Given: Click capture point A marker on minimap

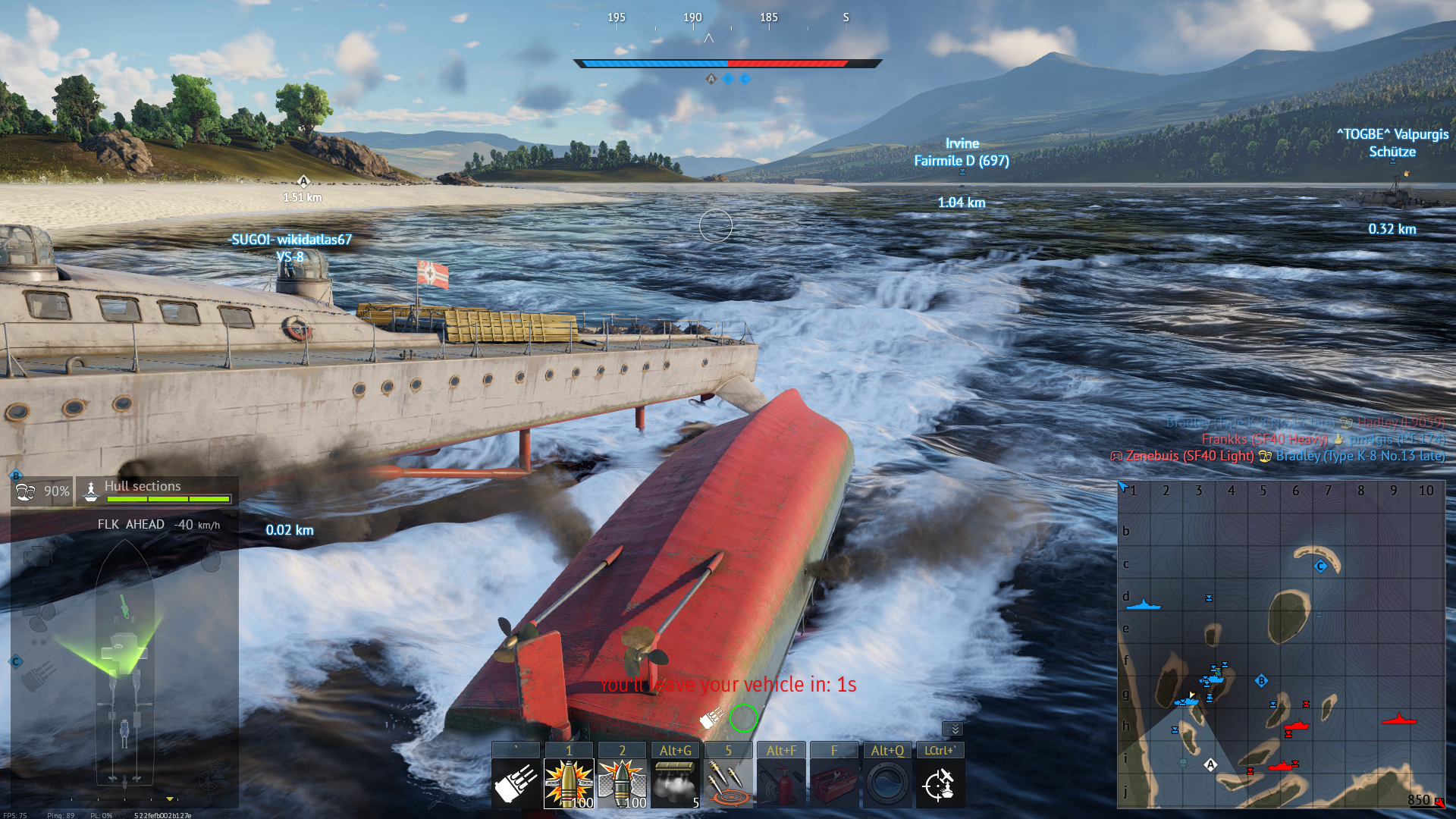Looking at the screenshot, I should coord(1210,764).
